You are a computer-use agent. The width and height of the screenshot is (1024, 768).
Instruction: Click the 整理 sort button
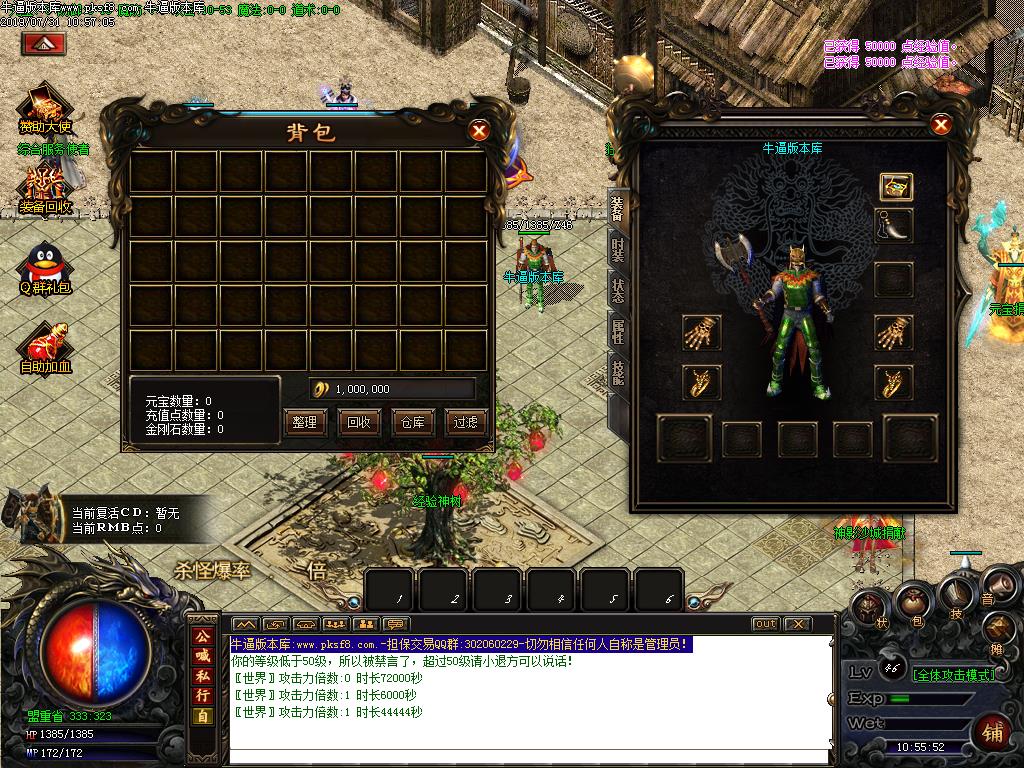coord(304,422)
